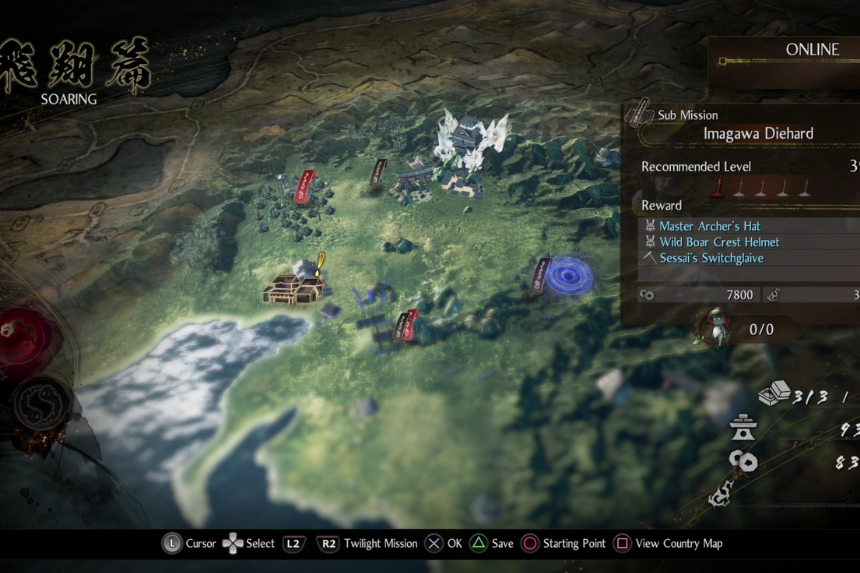
Task: Pick the dark banner marker left of the torii gate
Action: (378, 172)
